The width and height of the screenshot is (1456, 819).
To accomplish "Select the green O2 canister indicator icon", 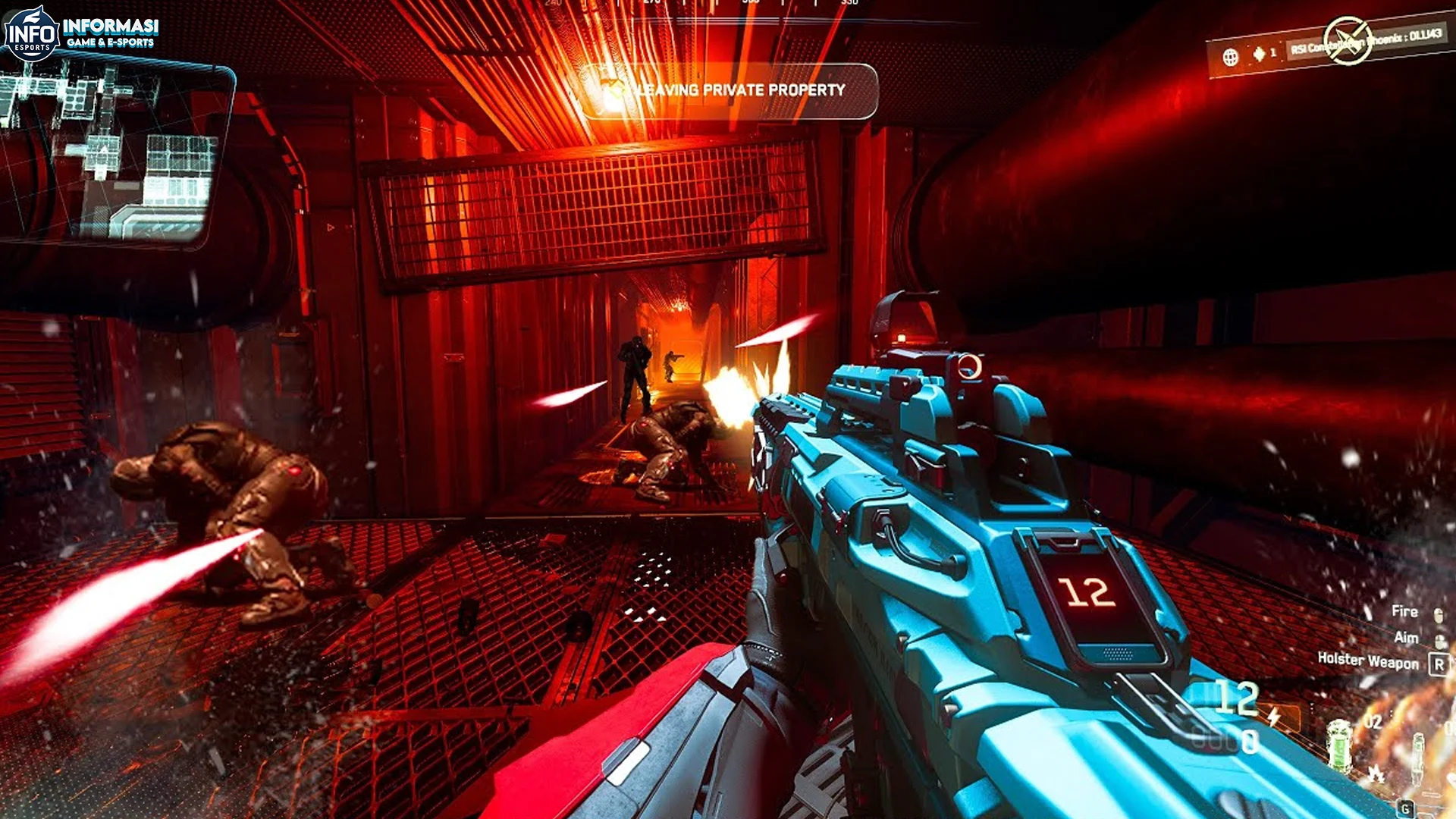I will 1338,745.
